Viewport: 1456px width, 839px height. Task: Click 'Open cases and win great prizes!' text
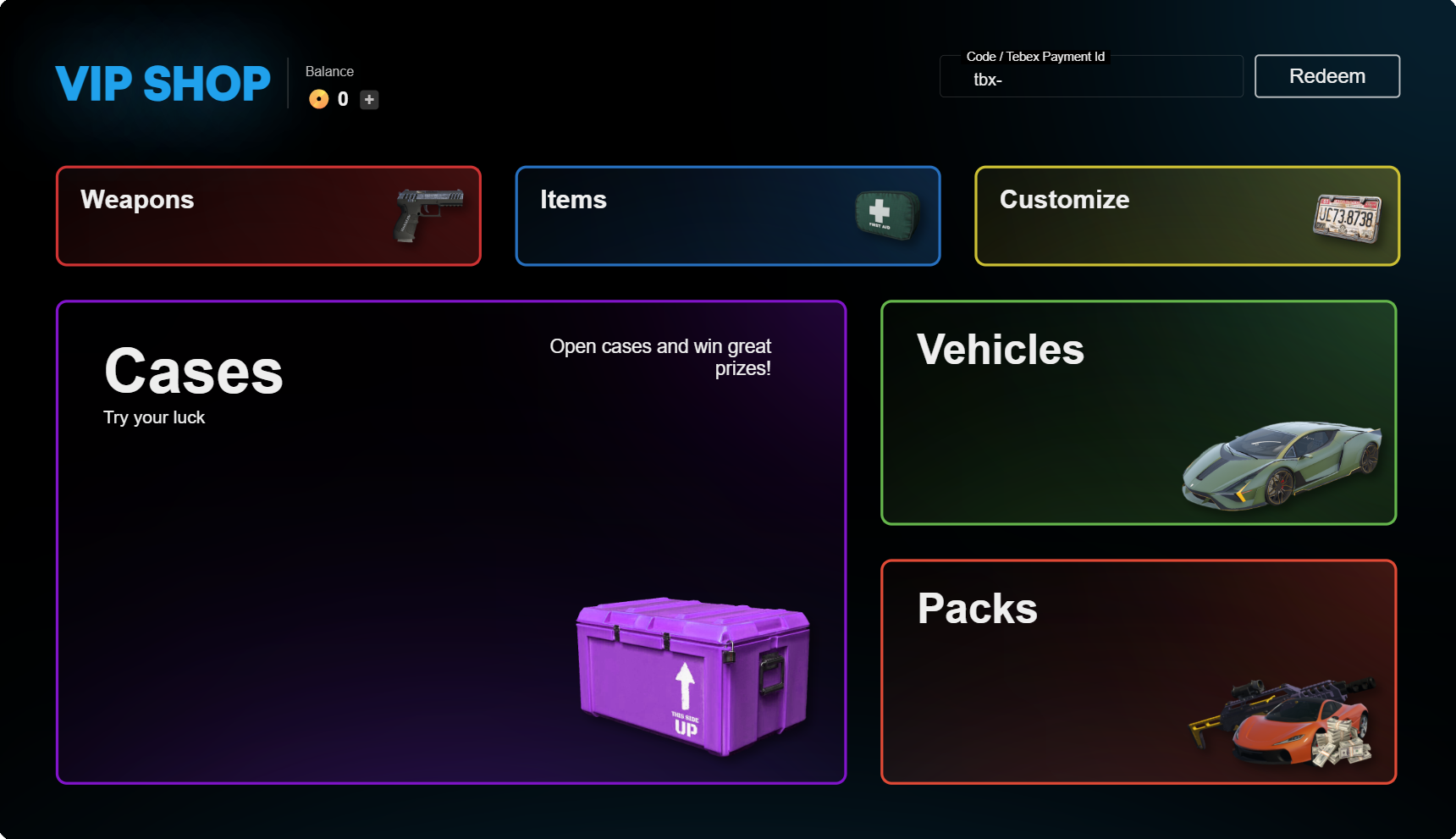coord(661,356)
